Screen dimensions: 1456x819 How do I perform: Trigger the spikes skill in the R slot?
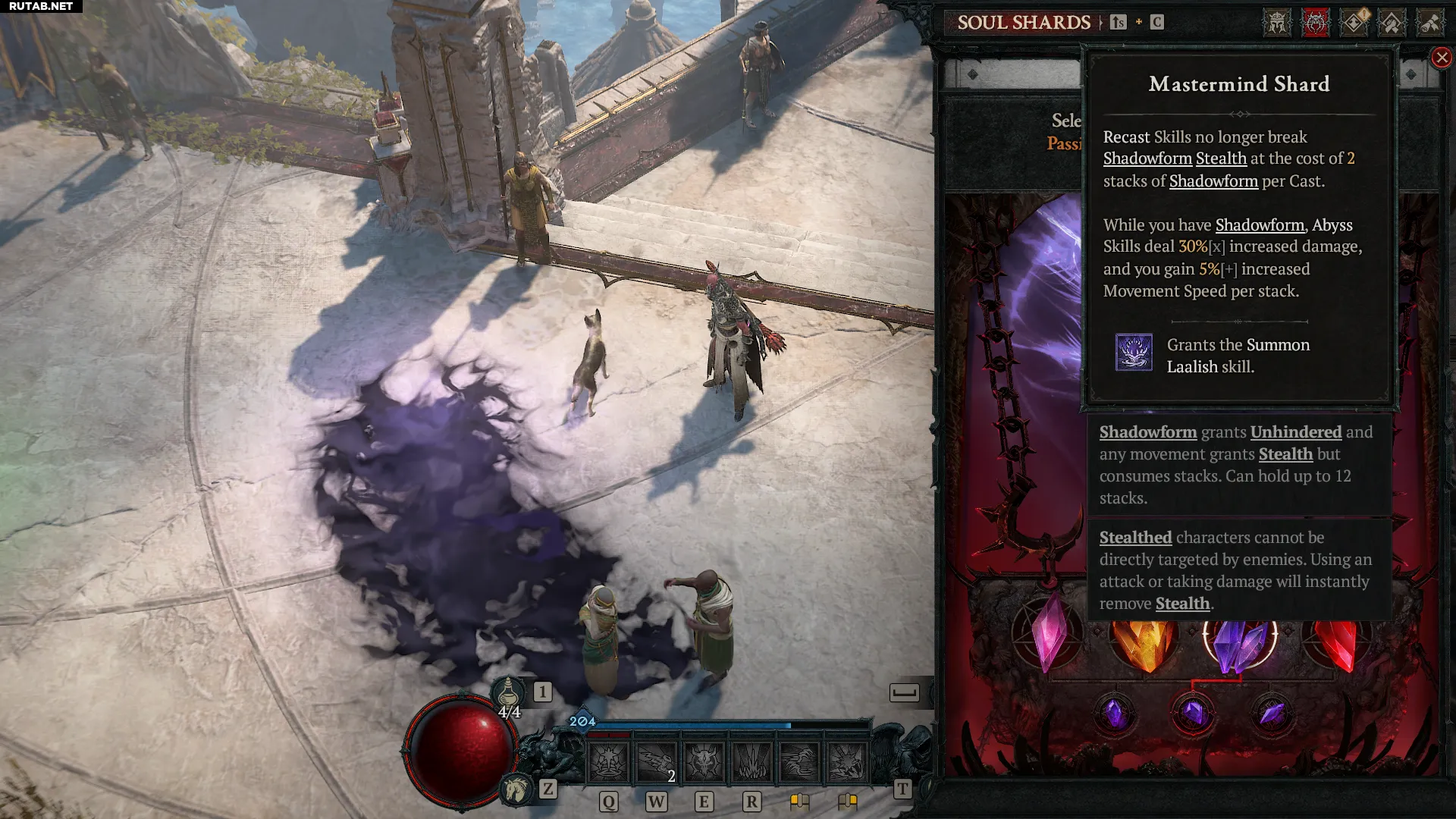[752, 762]
